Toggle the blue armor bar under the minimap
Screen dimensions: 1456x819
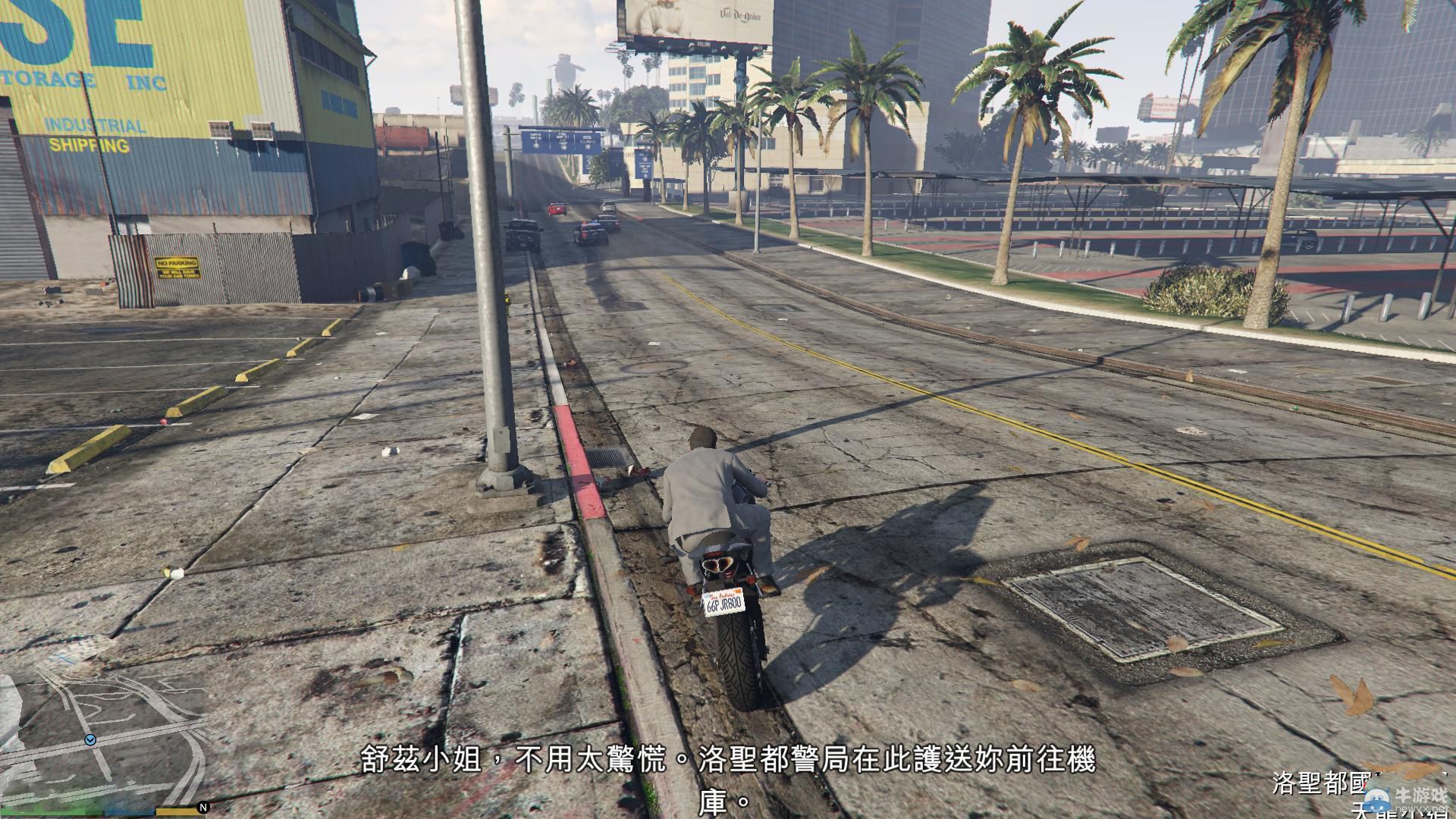pos(129,812)
